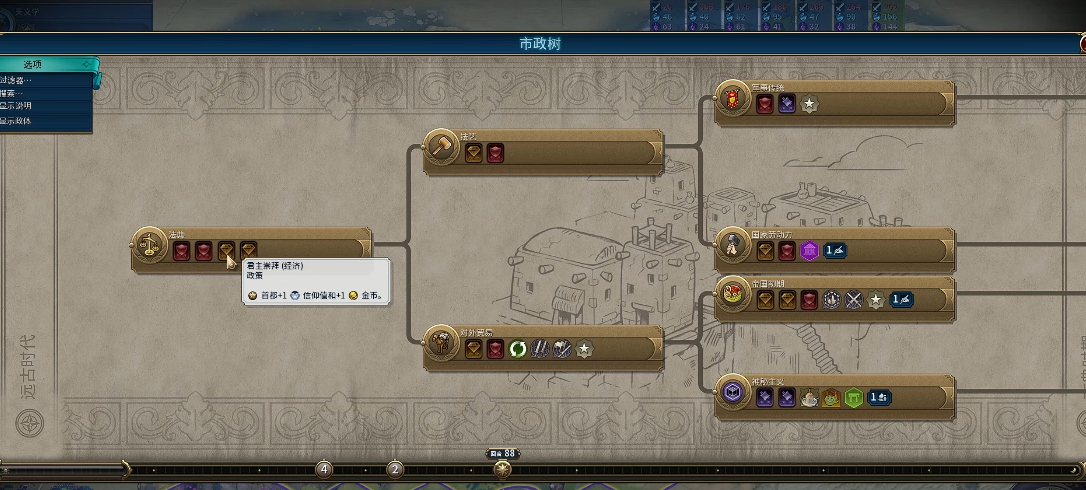The height and width of the screenshot is (490, 1086).
Task: Click the purple hexagon district icon on 国家劳动力
Action: [x=809, y=250]
